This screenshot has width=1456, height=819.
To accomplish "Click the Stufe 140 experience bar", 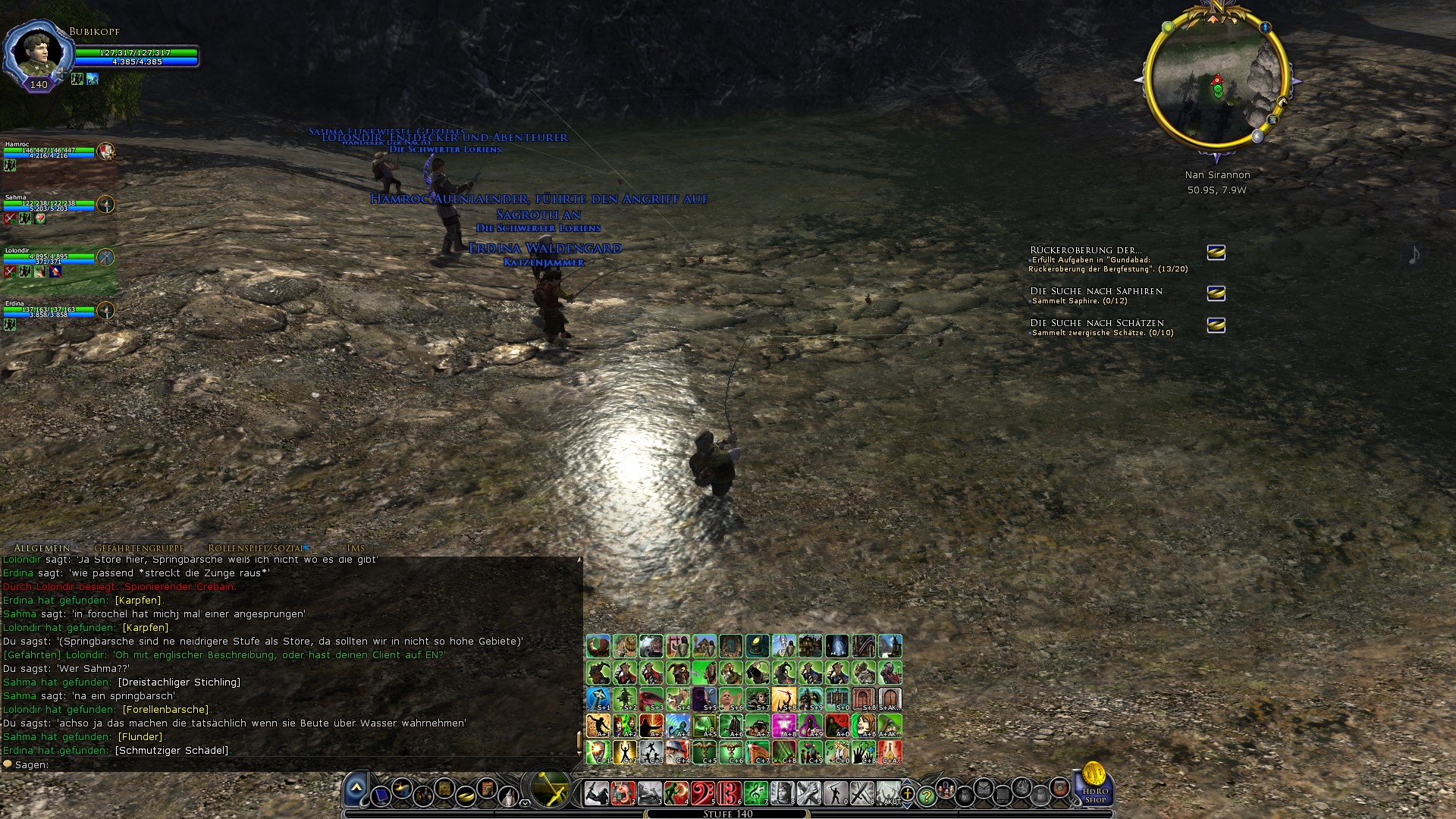I will click(x=728, y=813).
